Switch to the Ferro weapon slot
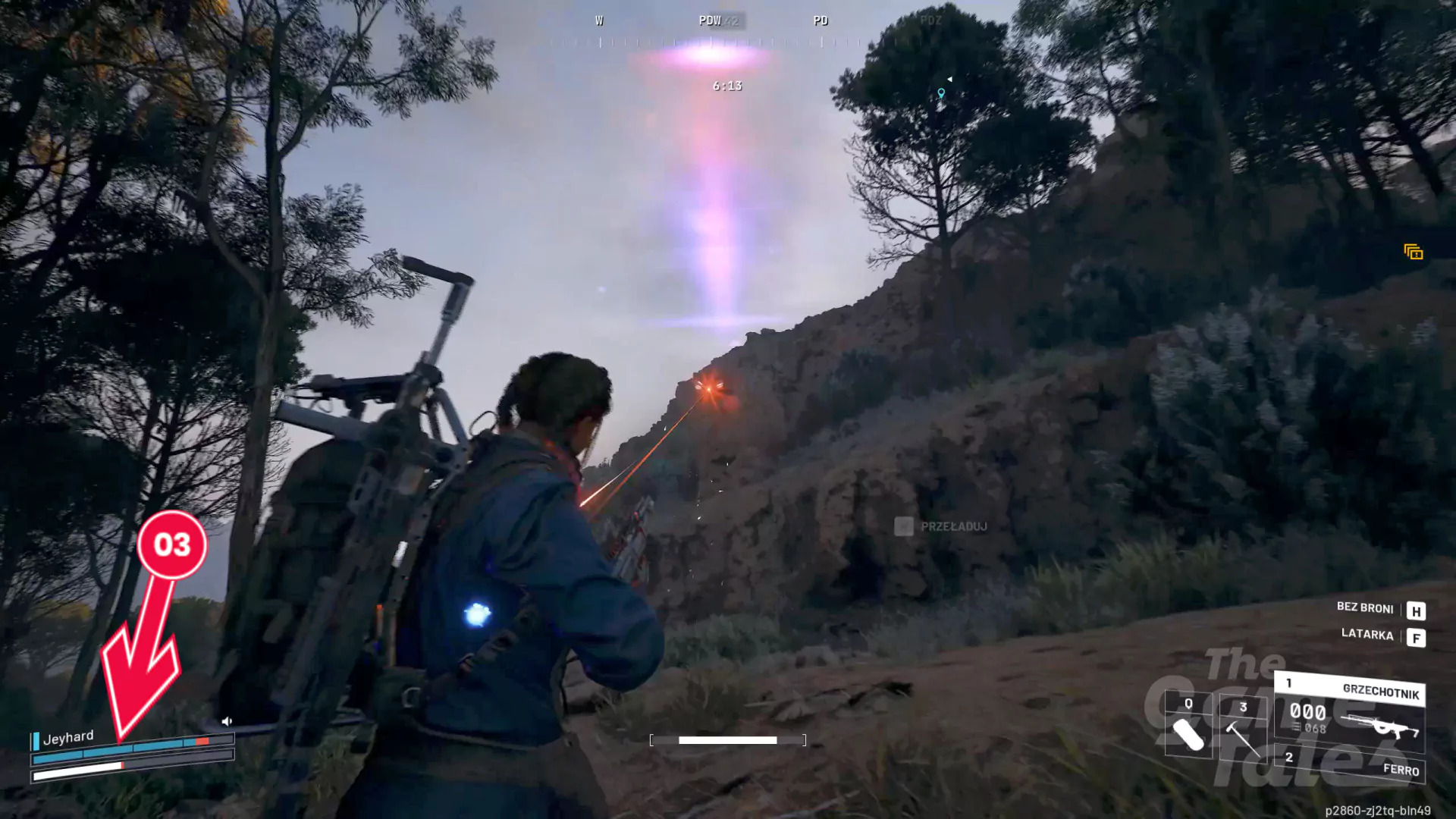Image resolution: width=1456 pixels, height=819 pixels. pos(1352,766)
